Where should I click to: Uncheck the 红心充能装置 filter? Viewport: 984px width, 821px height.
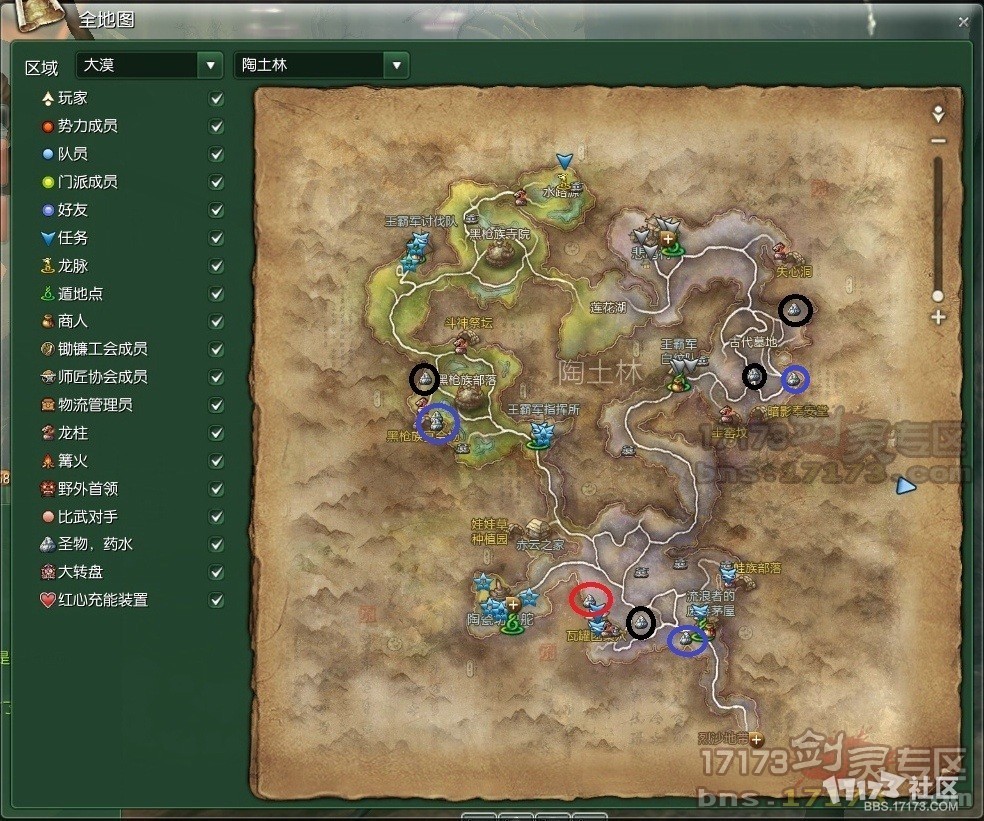click(x=216, y=601)
